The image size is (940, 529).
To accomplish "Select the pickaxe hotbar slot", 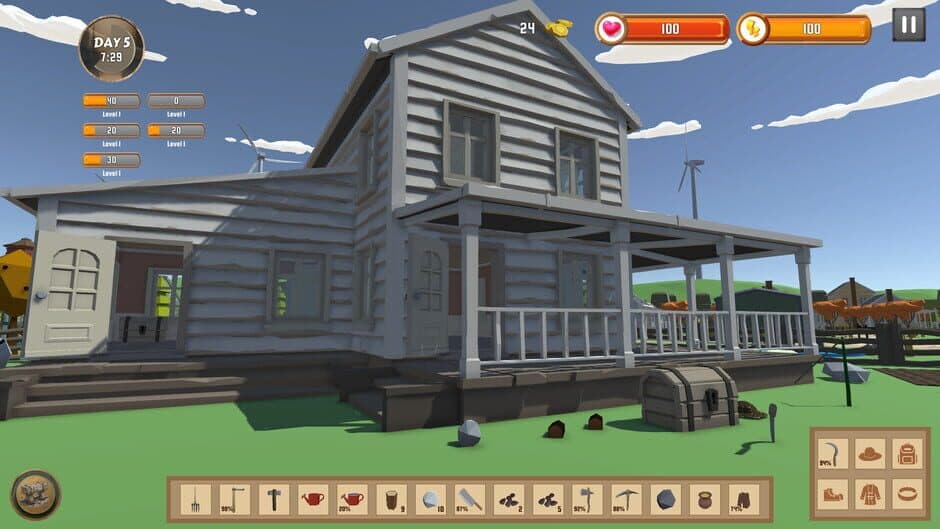I will 625,498.
